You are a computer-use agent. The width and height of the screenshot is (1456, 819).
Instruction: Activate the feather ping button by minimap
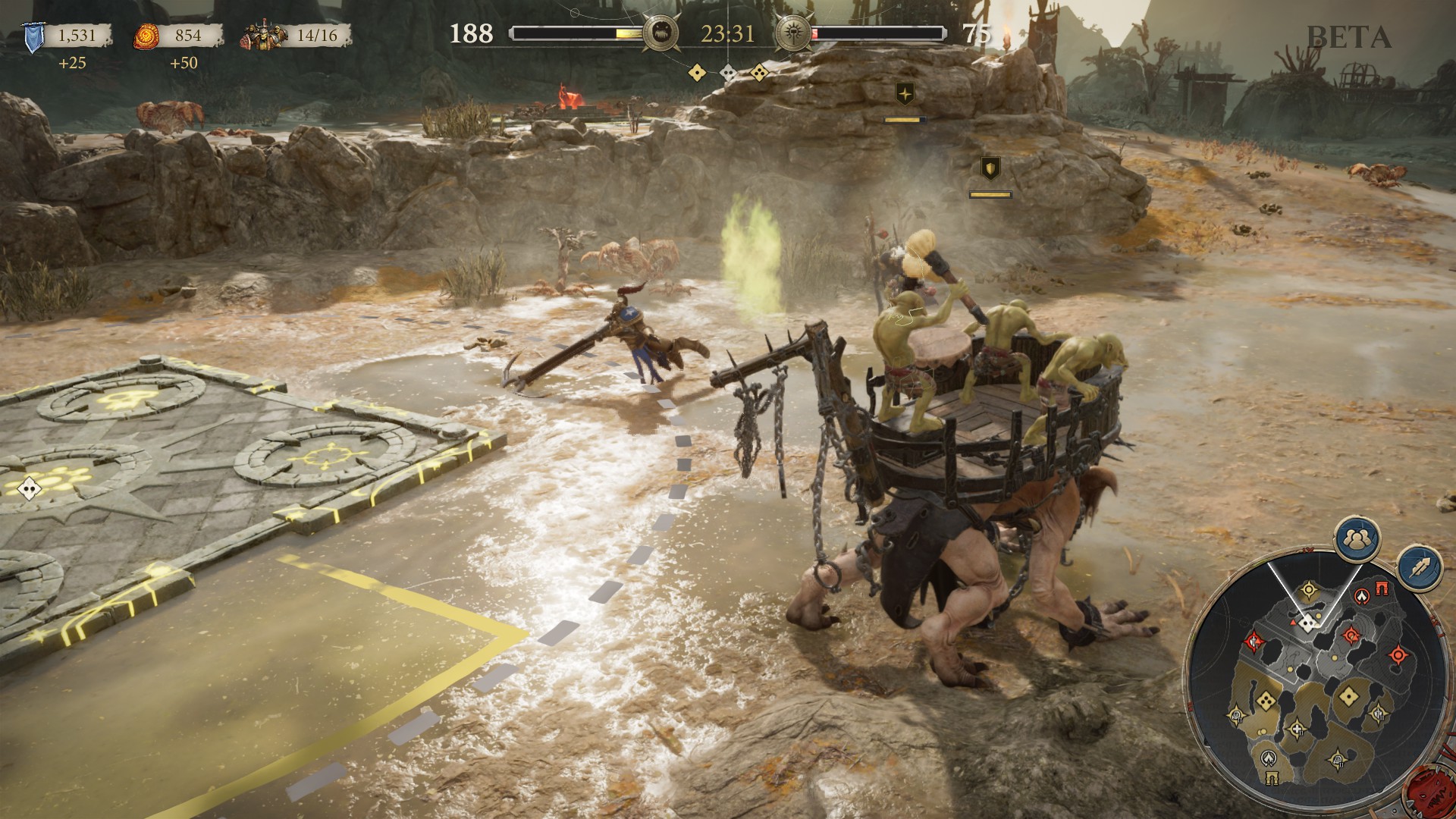(x=1419, y=568)
